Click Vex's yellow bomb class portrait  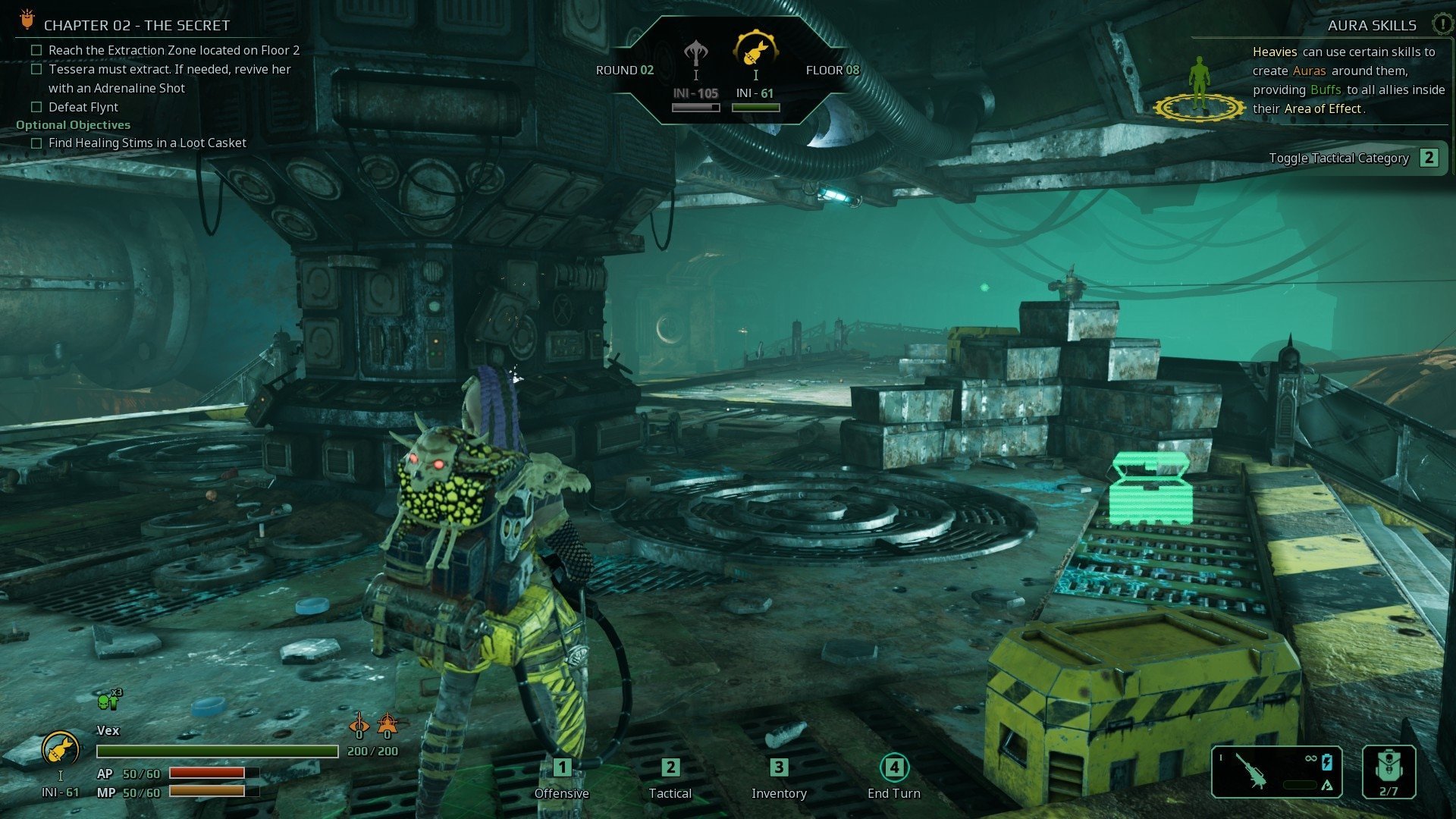pos(61,750)
